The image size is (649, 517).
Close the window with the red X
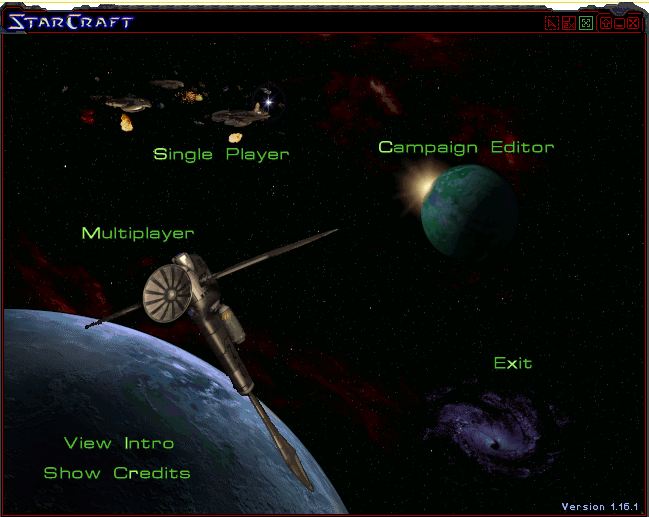633,22
